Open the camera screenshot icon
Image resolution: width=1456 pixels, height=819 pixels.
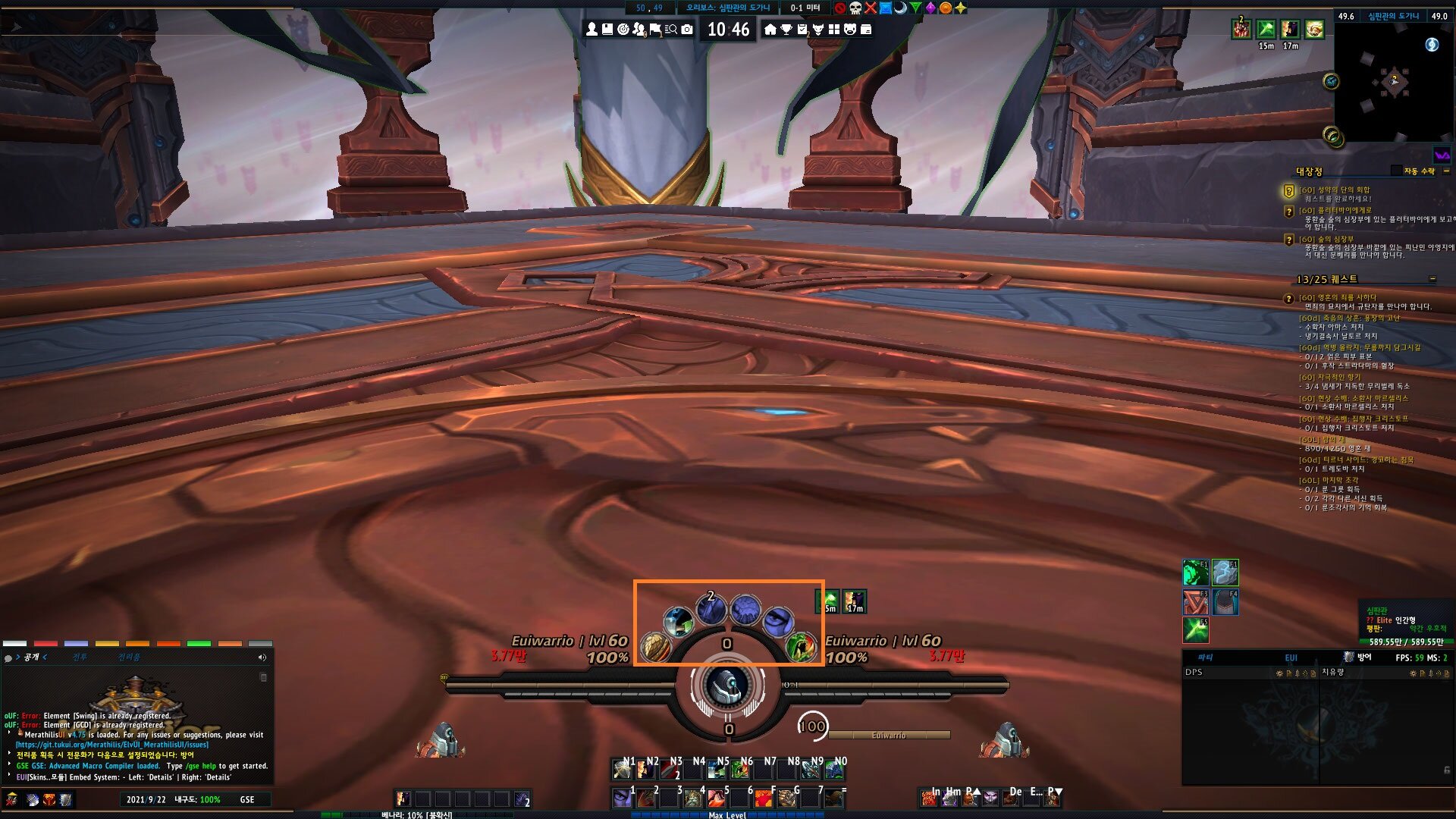[x=687, y=30]
